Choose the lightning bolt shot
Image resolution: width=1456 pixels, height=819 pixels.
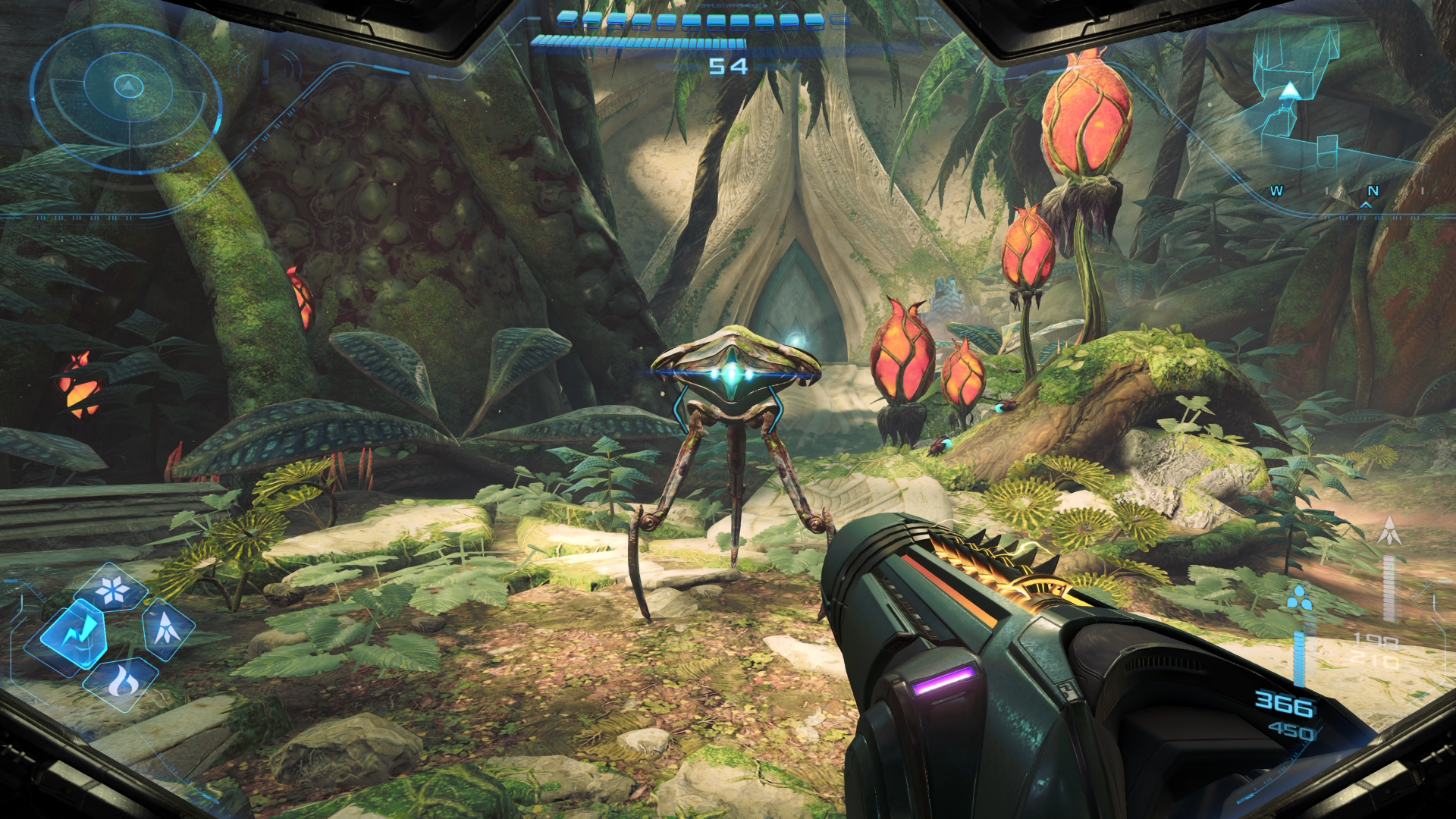click(74, 635)
